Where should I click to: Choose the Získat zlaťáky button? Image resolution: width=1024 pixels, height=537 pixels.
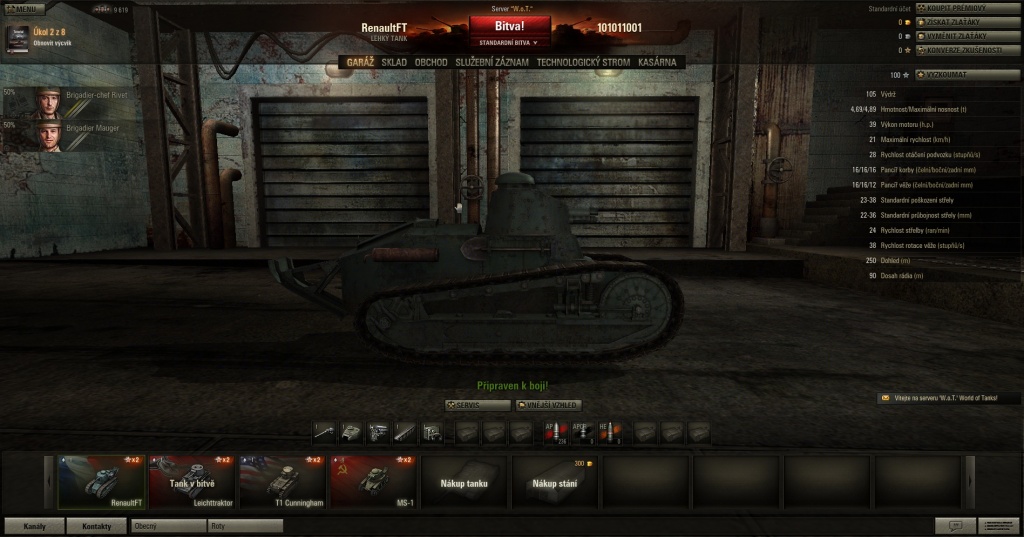967,21
